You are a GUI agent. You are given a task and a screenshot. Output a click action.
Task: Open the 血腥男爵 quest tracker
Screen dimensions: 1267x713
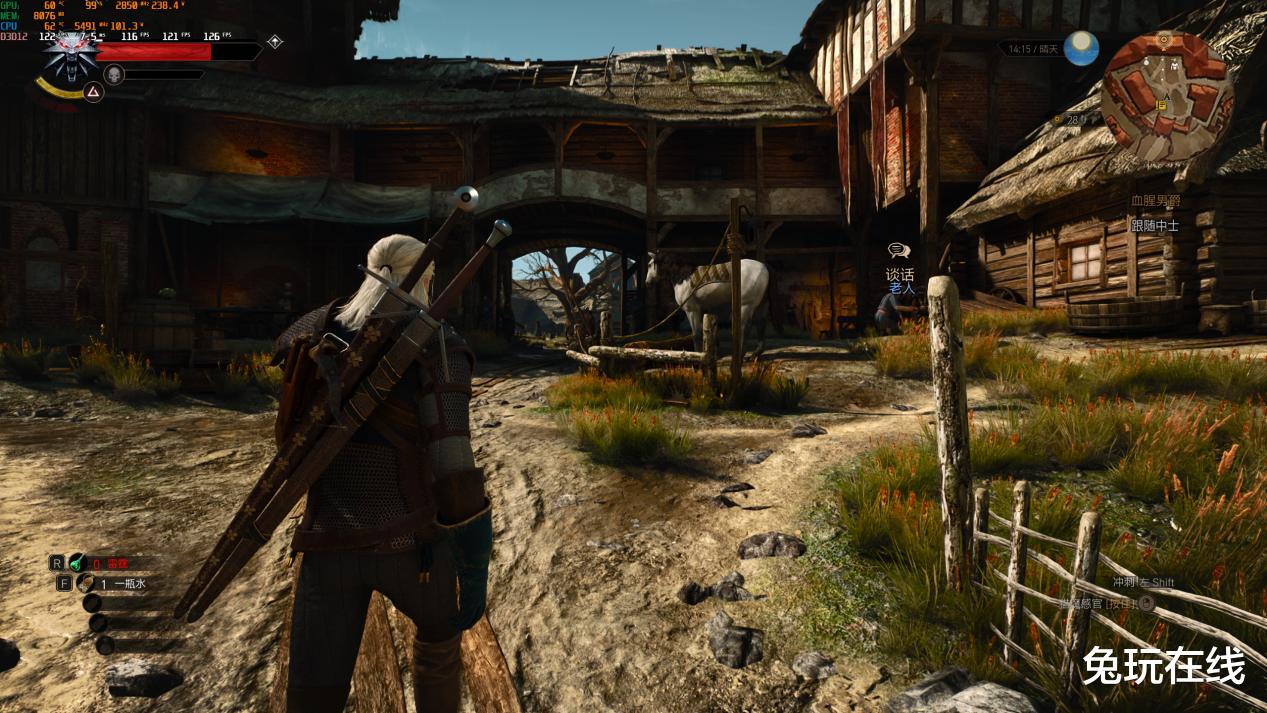click(1155, 202)
